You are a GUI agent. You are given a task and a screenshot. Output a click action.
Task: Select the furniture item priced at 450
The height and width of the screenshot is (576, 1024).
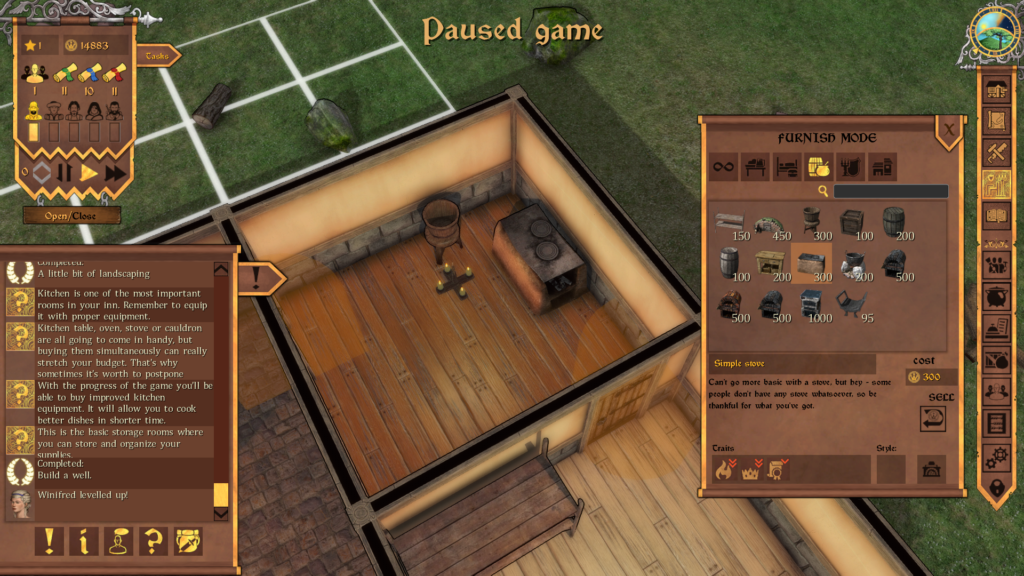[769, 222]
